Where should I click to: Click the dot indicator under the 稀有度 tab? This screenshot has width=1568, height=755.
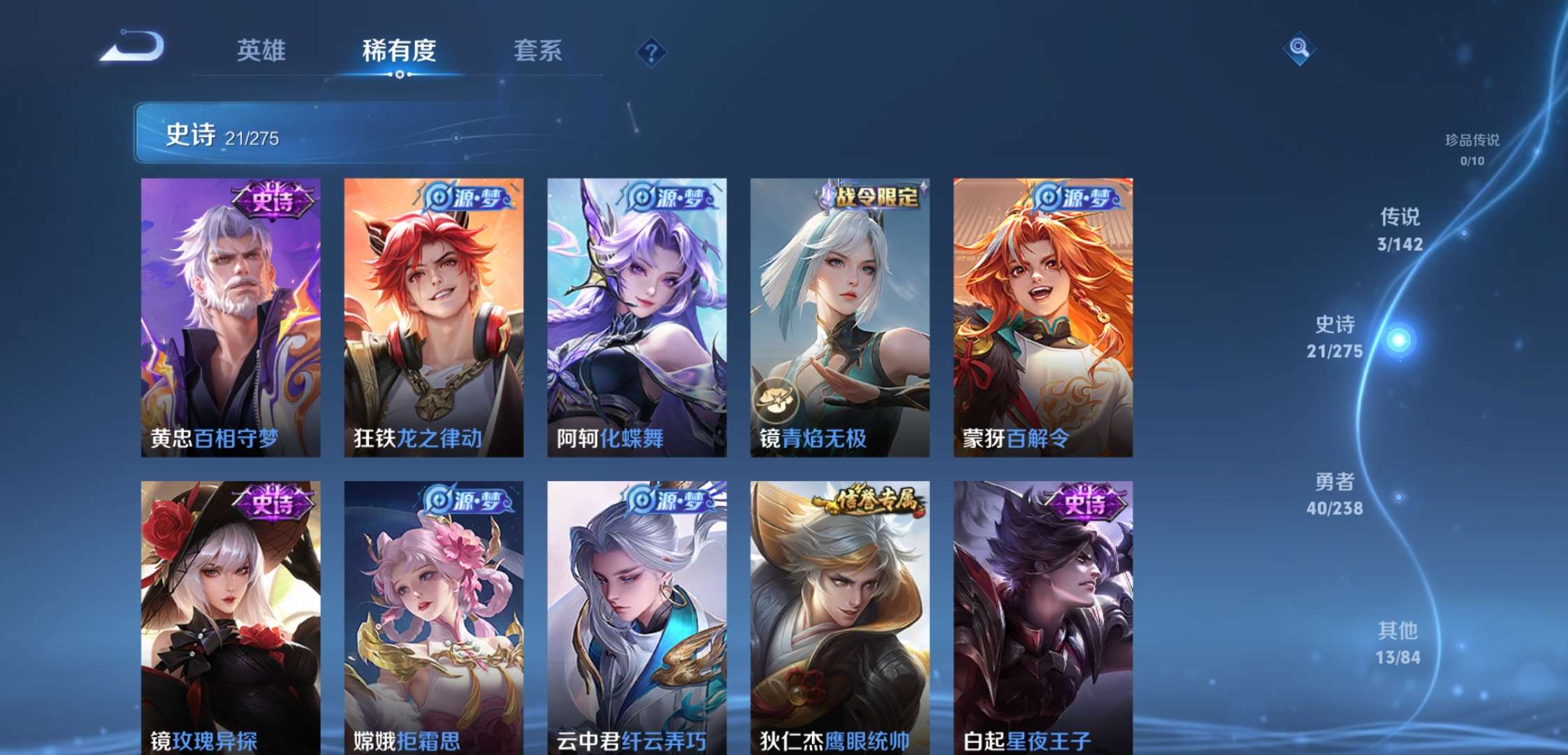coord(400,73)
